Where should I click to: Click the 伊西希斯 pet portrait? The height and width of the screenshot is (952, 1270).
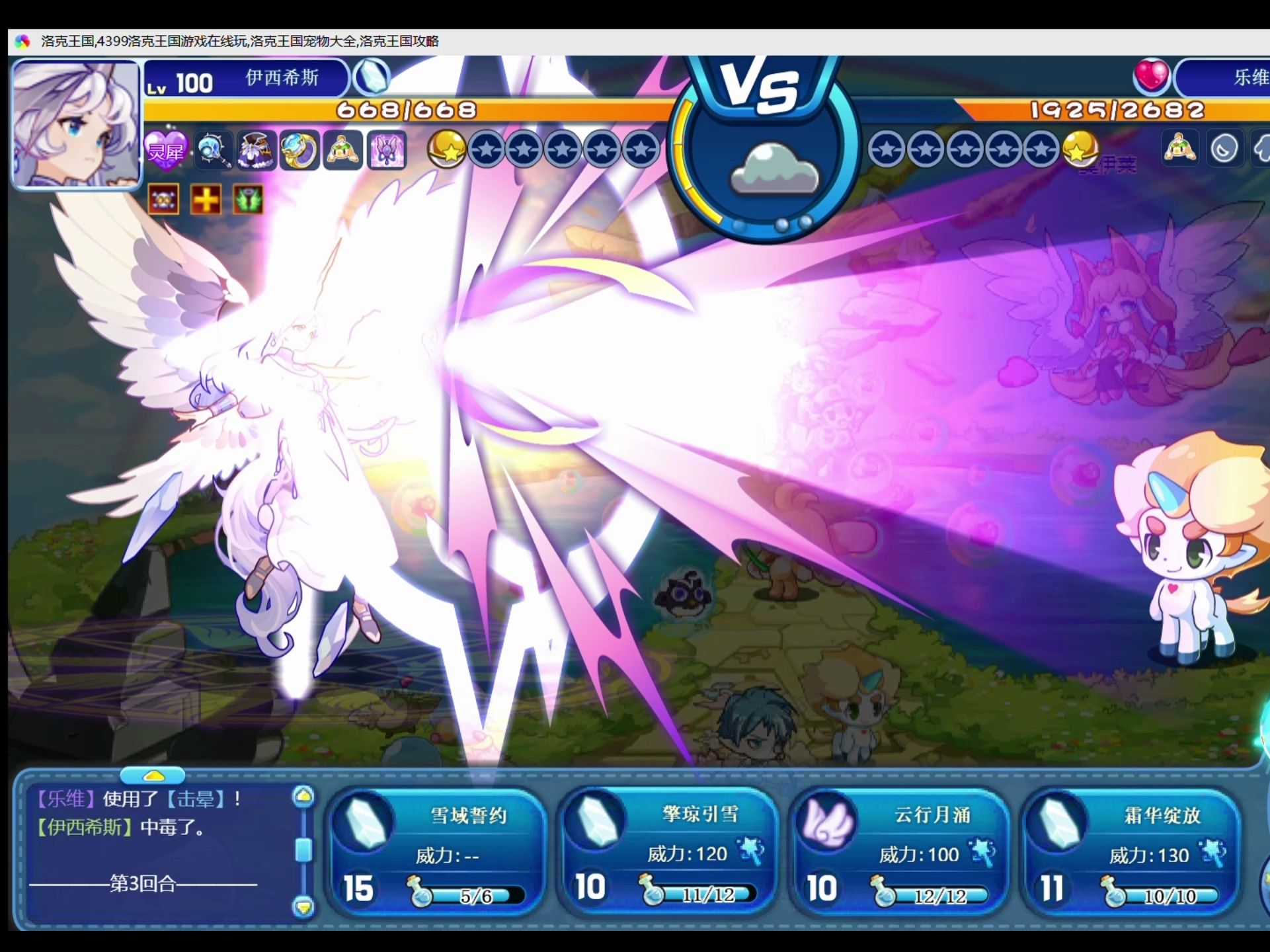click(76, 124)
